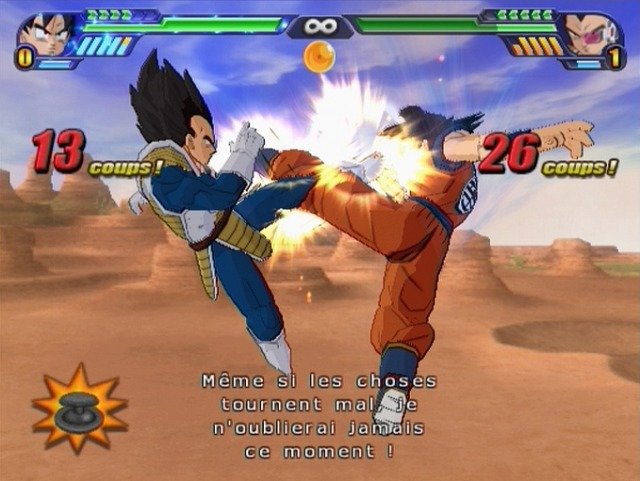This screenshot has height=481, width=640.
Task: Select the orange Dragon Ball icon
Action: pyautogui.click(x=319, y=56)
